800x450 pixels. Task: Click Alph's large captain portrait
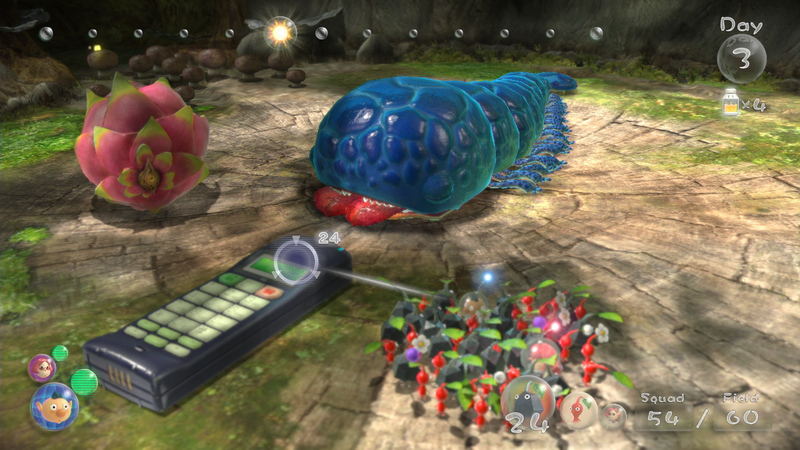point(54,407)
